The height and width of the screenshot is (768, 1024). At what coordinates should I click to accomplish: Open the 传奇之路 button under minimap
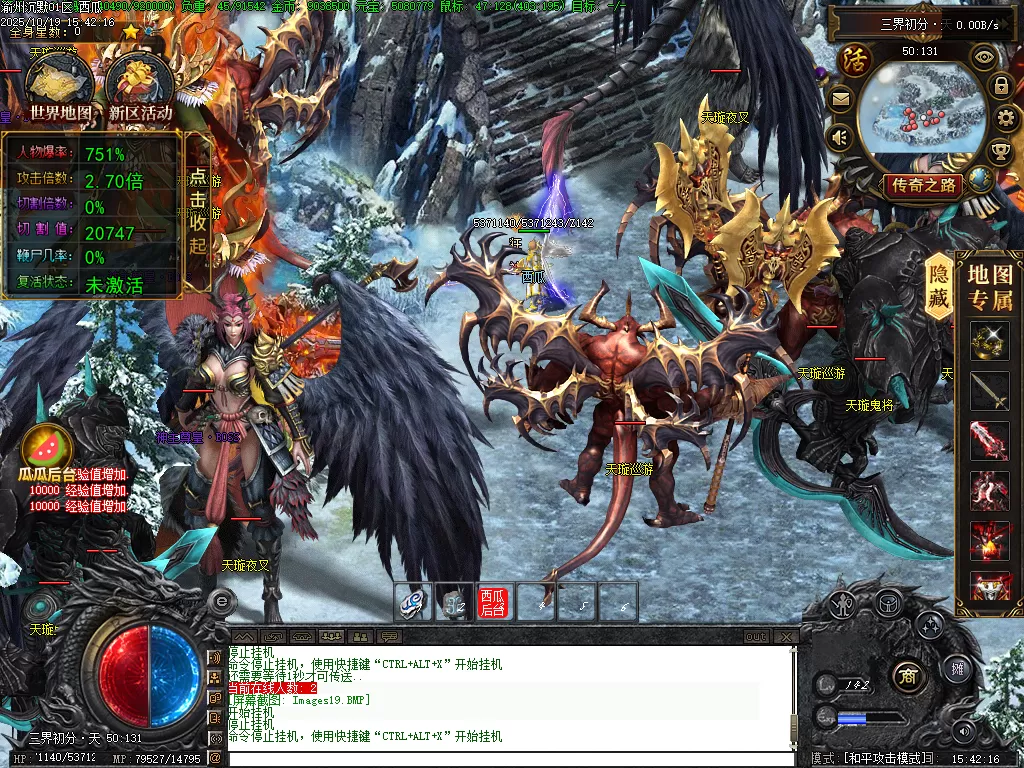coord(924,185)
